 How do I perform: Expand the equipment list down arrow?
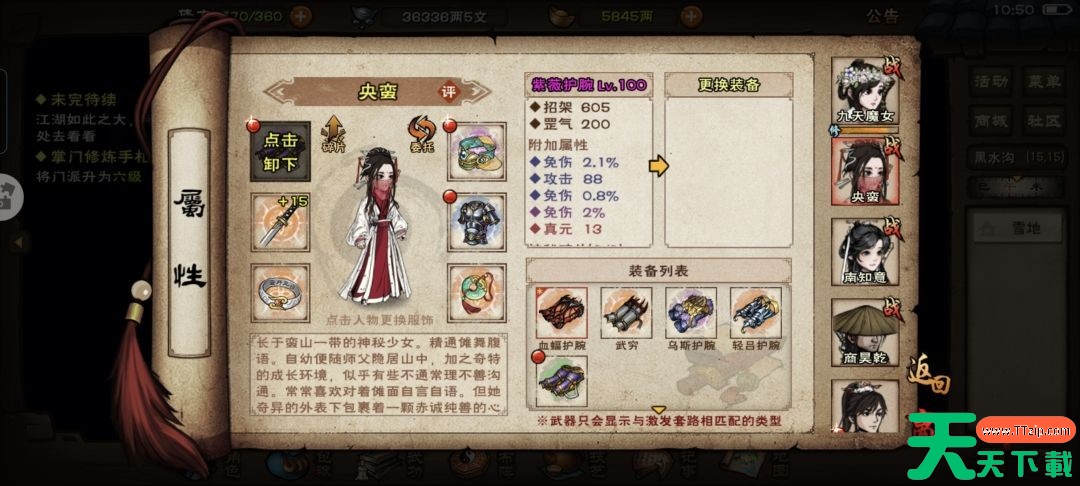coord(659,409)
